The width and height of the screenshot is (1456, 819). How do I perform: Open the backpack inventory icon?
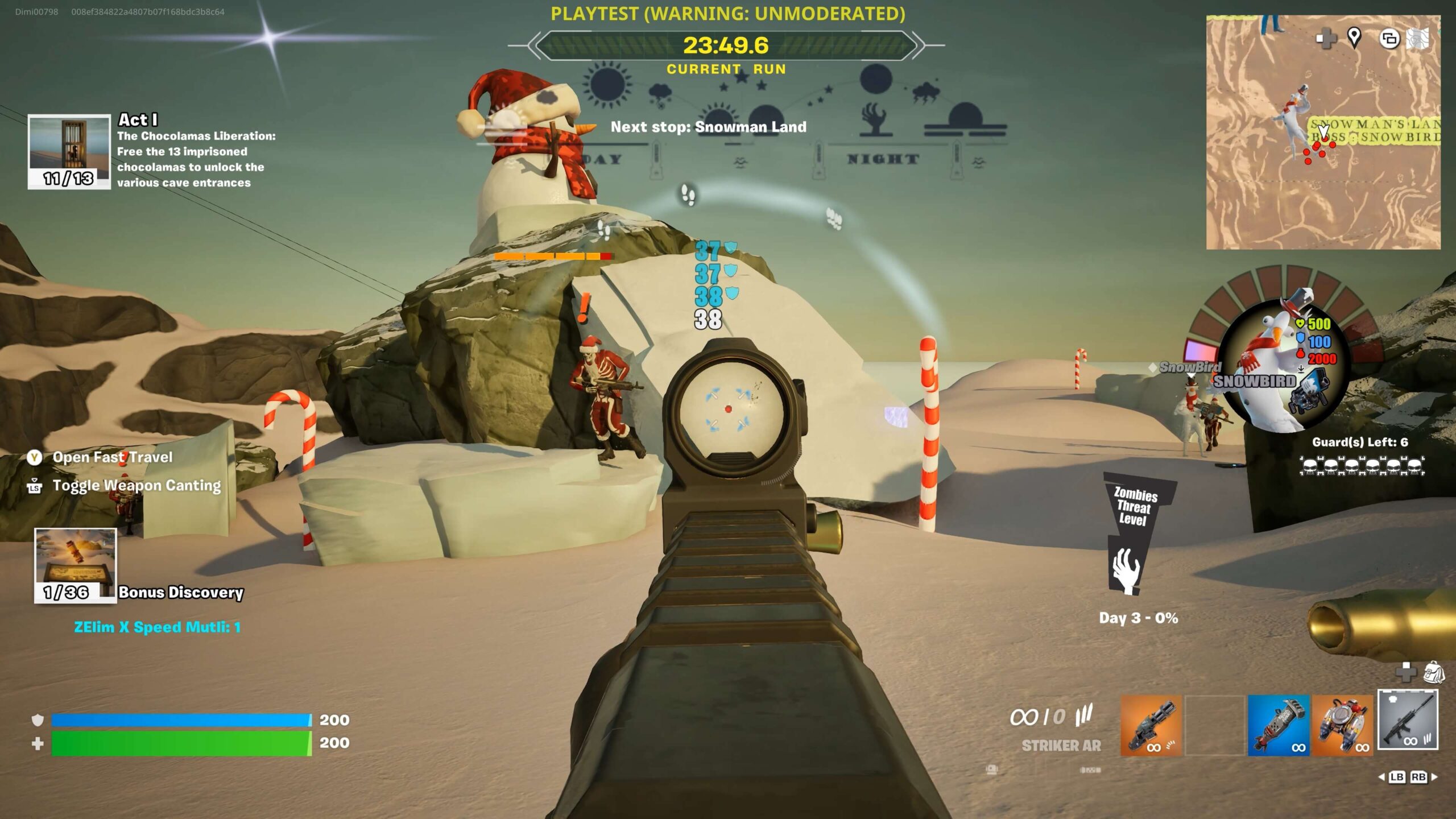pos(1434,672)
